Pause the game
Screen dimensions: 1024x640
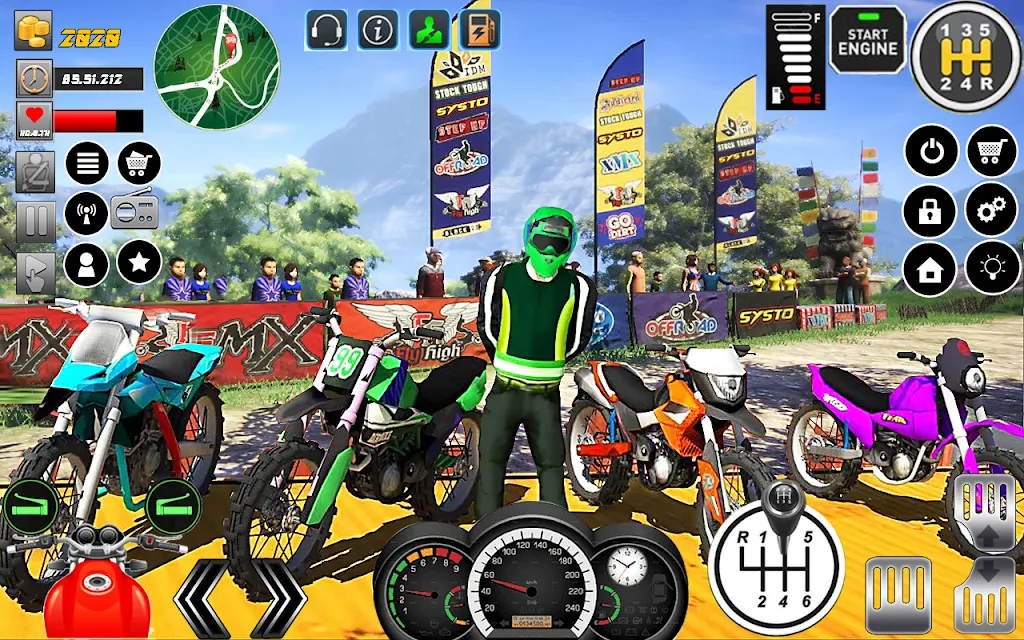click(33, 220)
